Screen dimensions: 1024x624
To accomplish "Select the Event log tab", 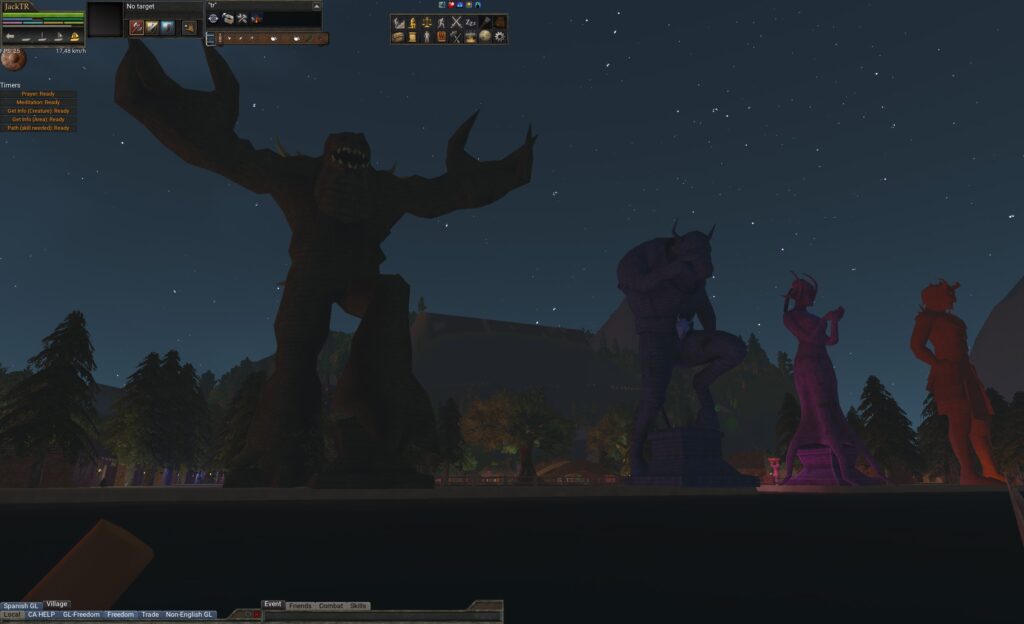I will coord(272,605).
